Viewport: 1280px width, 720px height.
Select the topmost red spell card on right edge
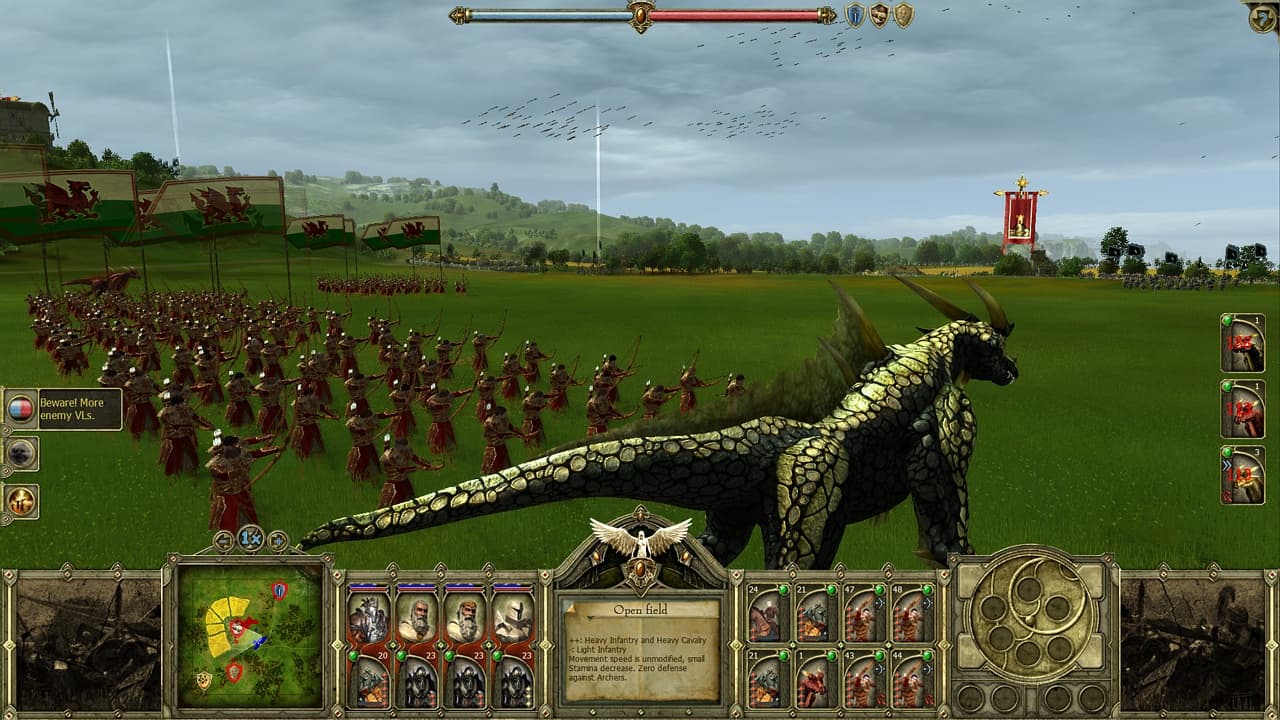1244,344
